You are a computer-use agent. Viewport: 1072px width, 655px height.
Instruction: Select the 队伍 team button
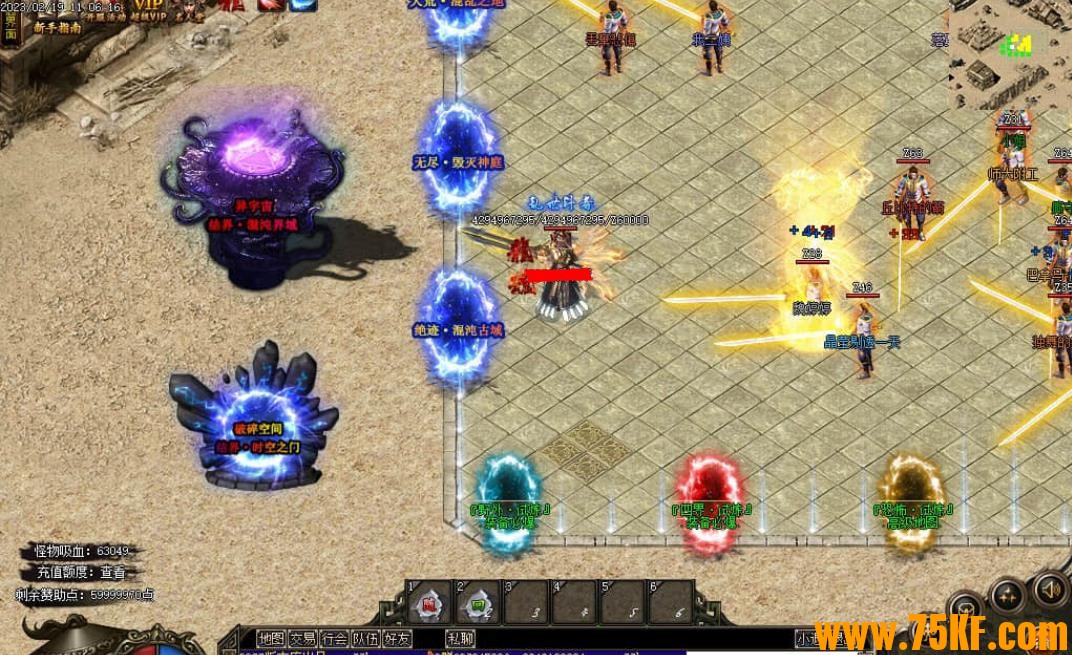pos(366,638)
